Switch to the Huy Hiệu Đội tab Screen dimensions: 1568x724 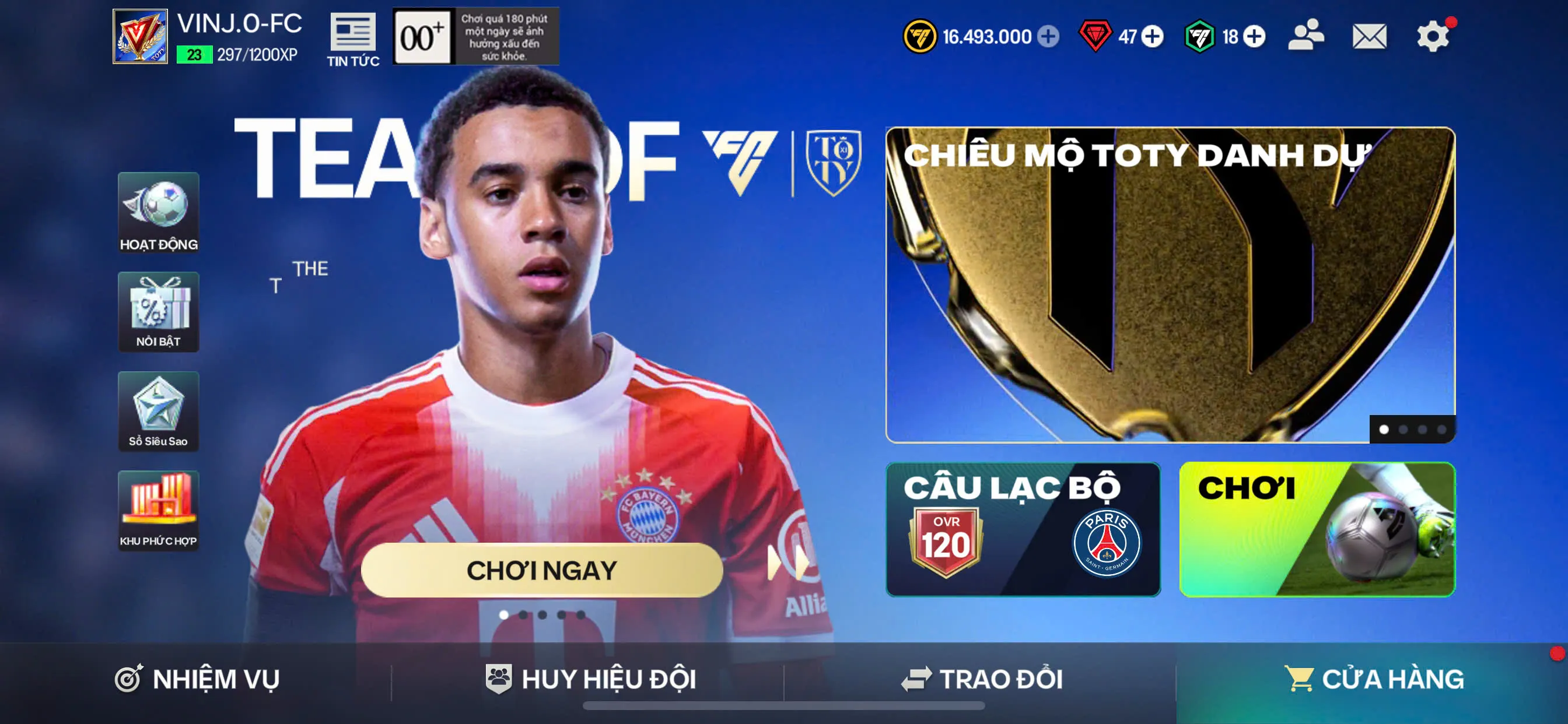point(590,679)
